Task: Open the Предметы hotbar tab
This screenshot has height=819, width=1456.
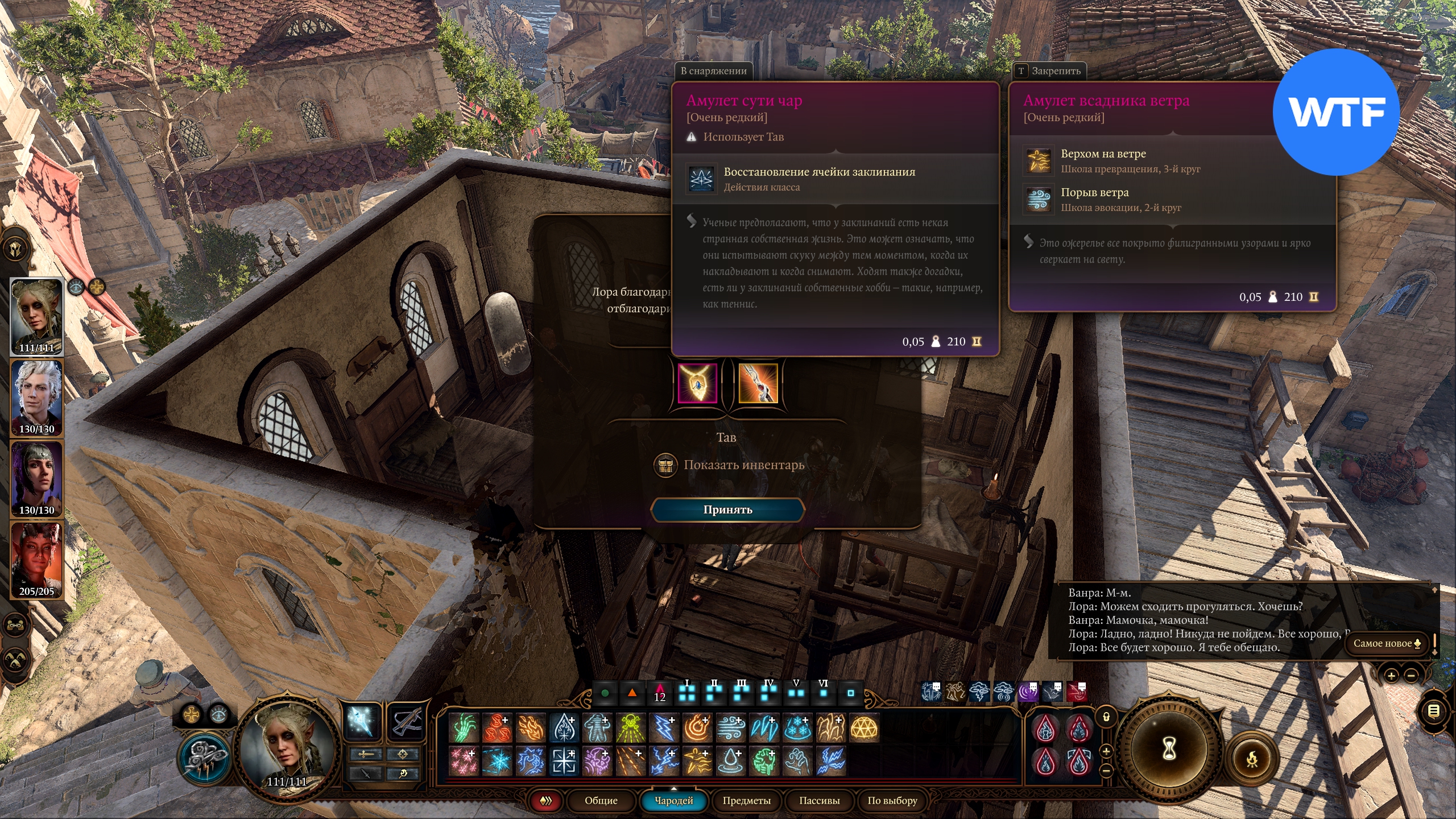Action: (x=746, y=801)
